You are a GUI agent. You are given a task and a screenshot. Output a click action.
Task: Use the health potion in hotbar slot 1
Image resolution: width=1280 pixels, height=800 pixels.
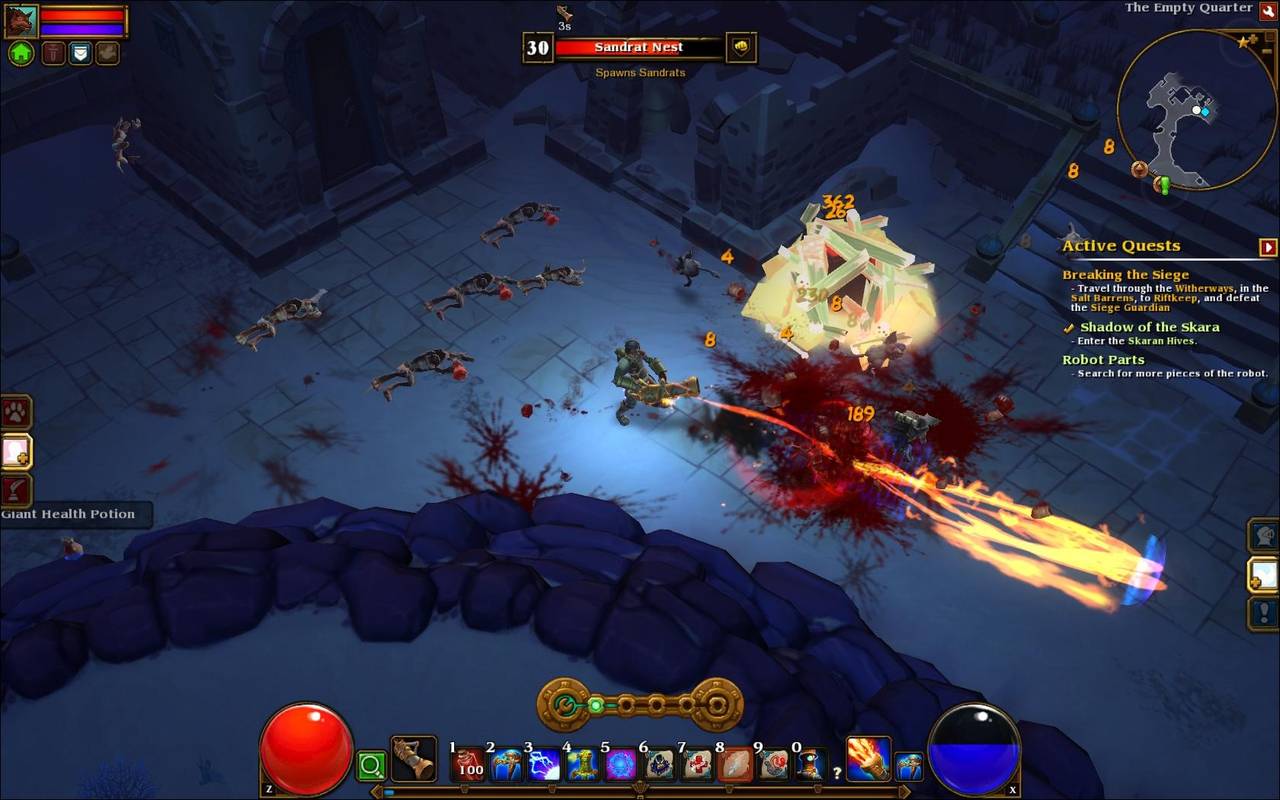point(469,765)
